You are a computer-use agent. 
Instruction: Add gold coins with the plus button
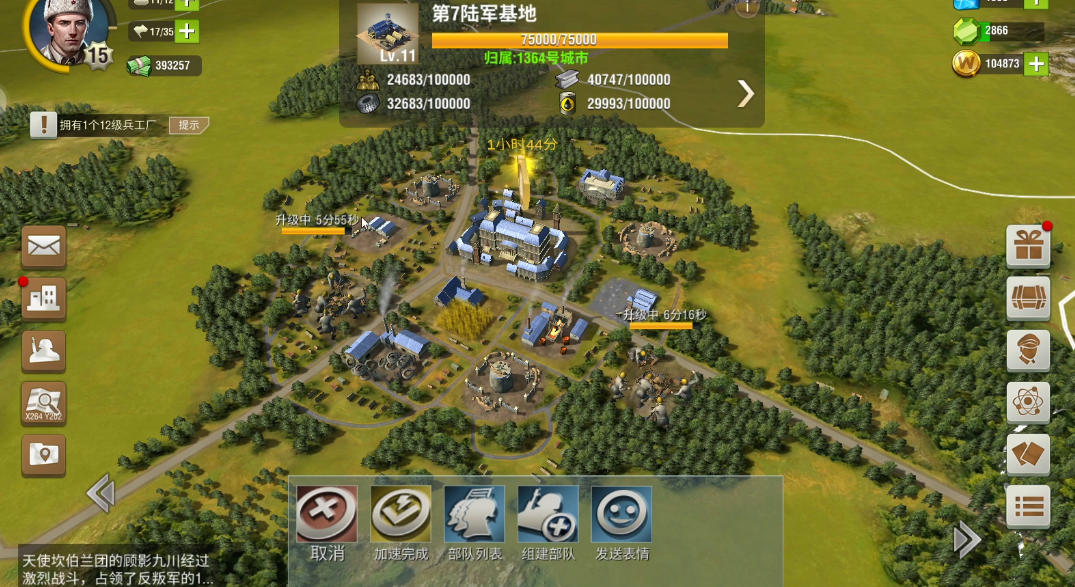click(1037, 64)
